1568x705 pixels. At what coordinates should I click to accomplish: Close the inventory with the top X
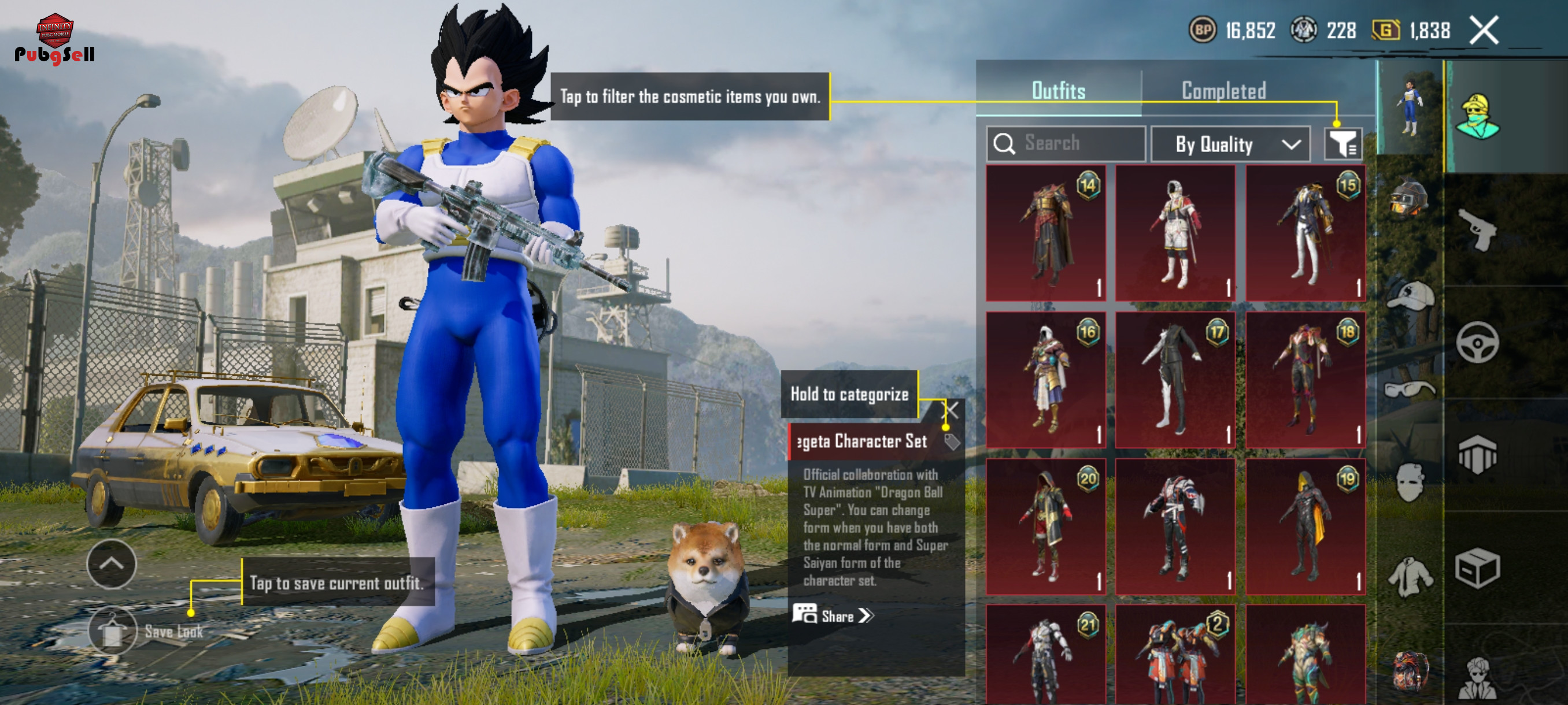[1484, 31]
